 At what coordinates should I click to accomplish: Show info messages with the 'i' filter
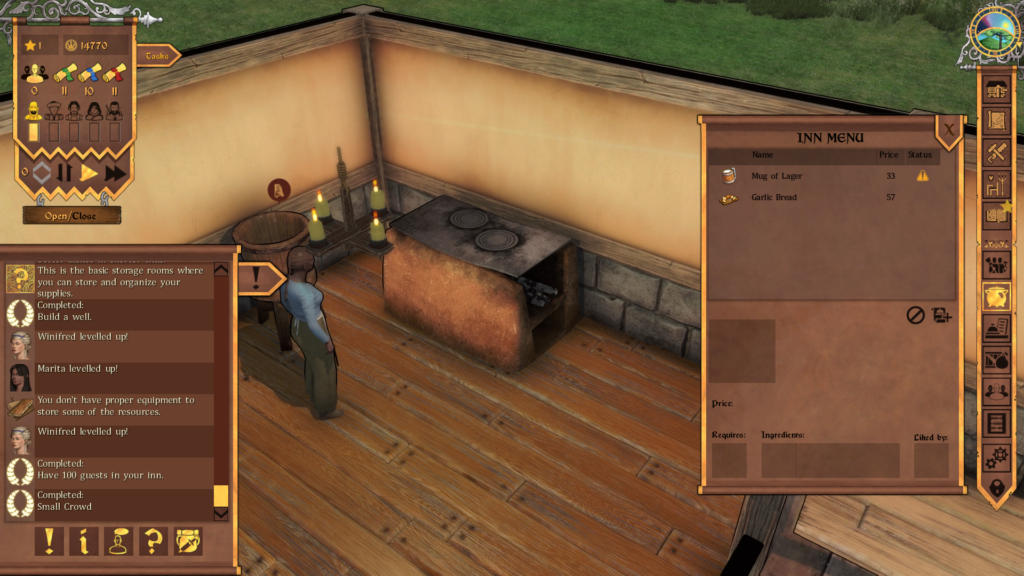tap(83, 541)
